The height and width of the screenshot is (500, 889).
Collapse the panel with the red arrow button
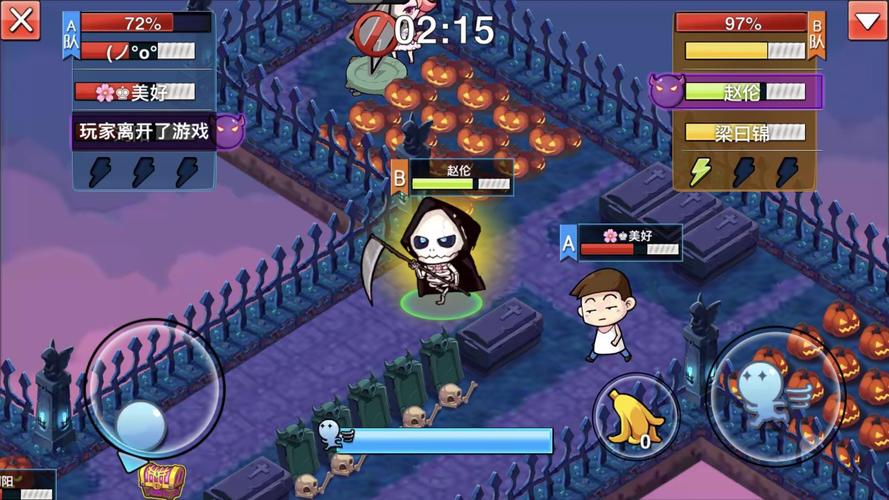click(x=867, y=20)
